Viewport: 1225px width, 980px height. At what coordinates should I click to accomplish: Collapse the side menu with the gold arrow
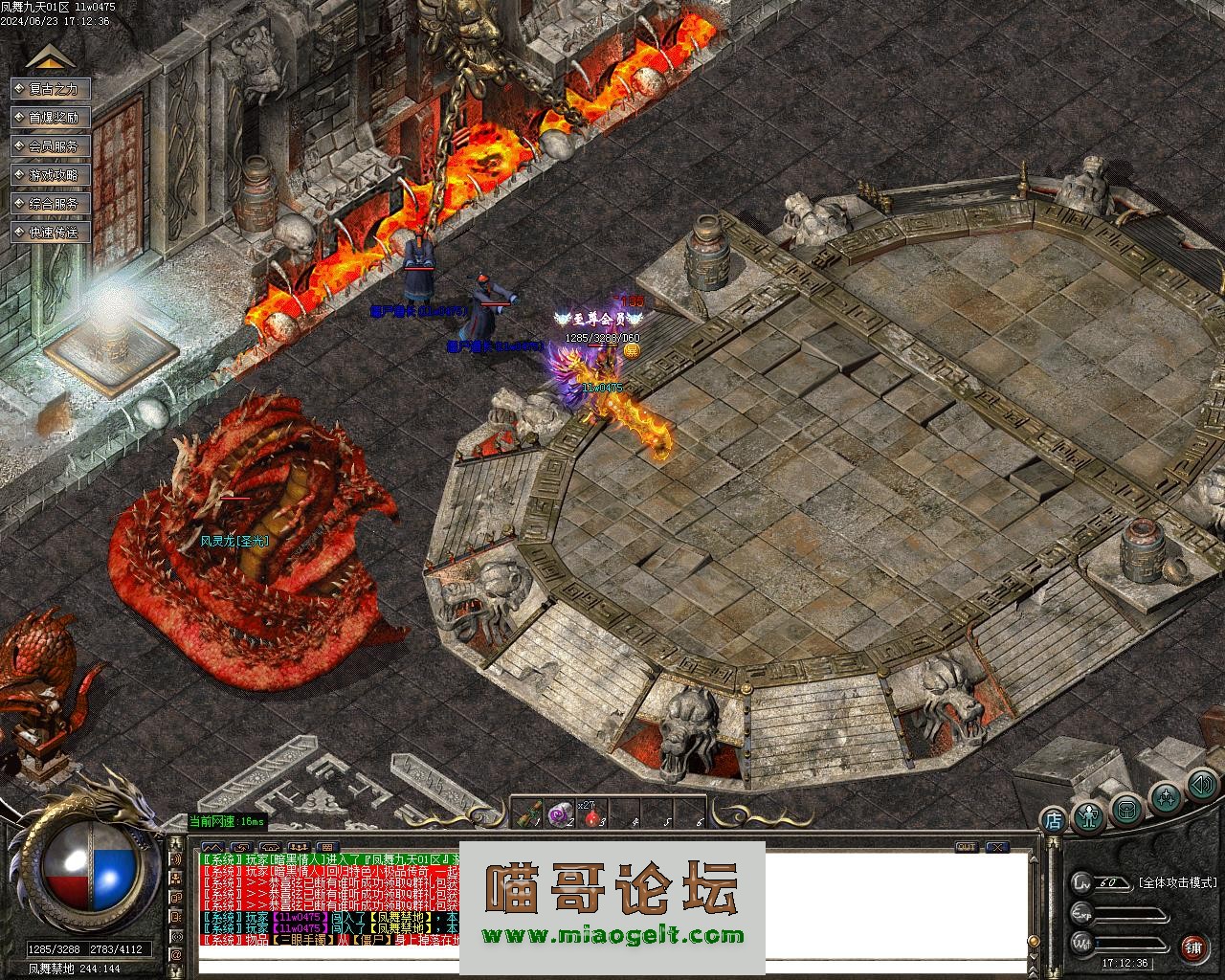(x=51, y=58)
